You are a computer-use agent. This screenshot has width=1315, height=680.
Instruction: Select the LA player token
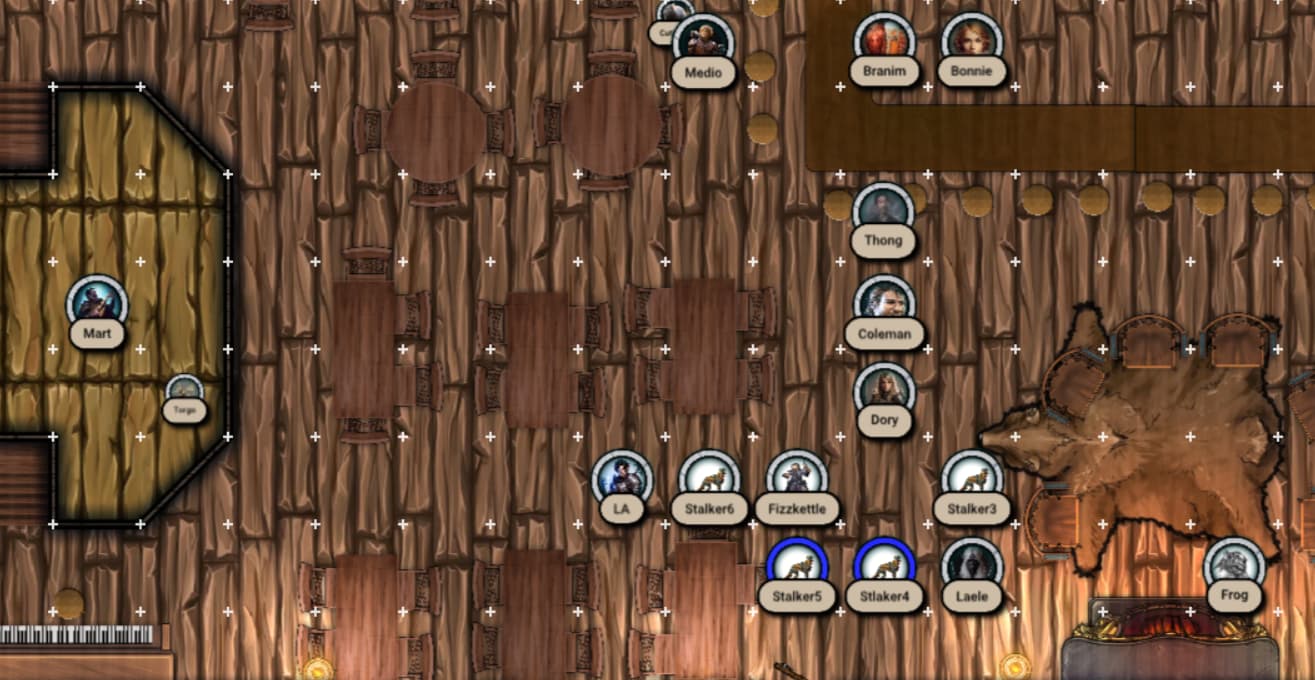[x=622, y=480]
